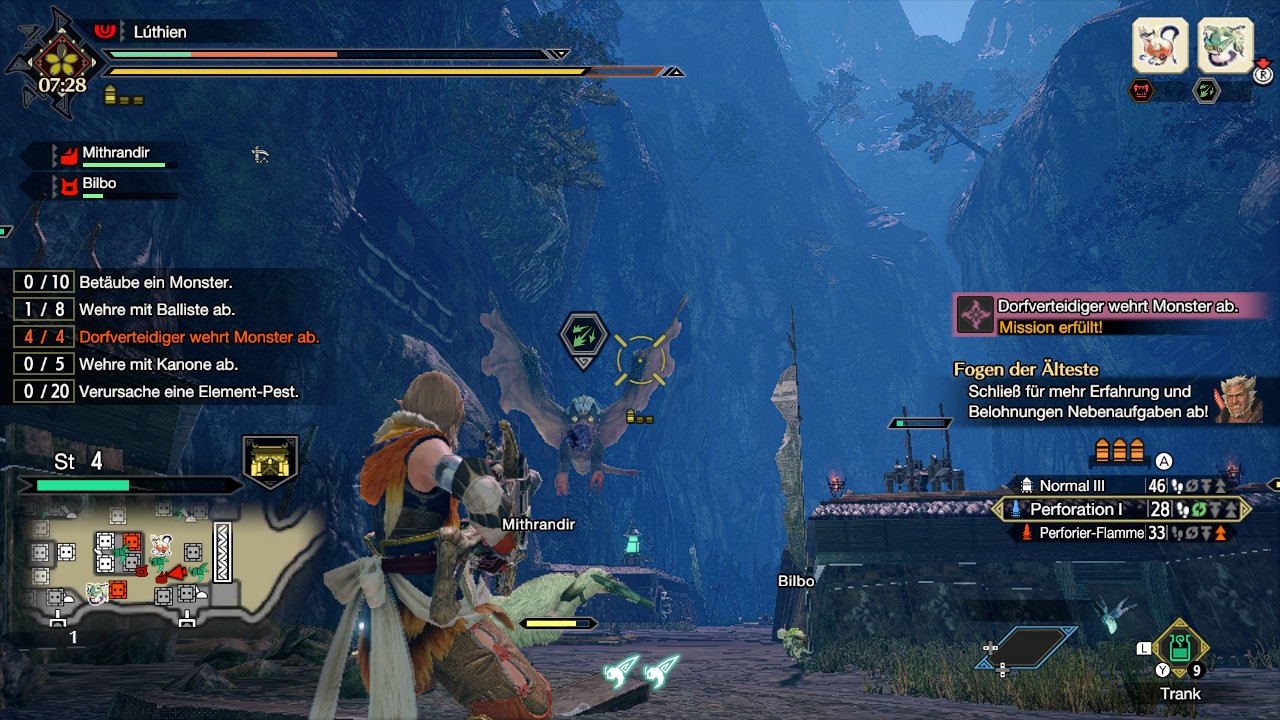Click the 'Wehre mit Balliste ab' objective
The image size is (1280, 720).
pos(157,310)
